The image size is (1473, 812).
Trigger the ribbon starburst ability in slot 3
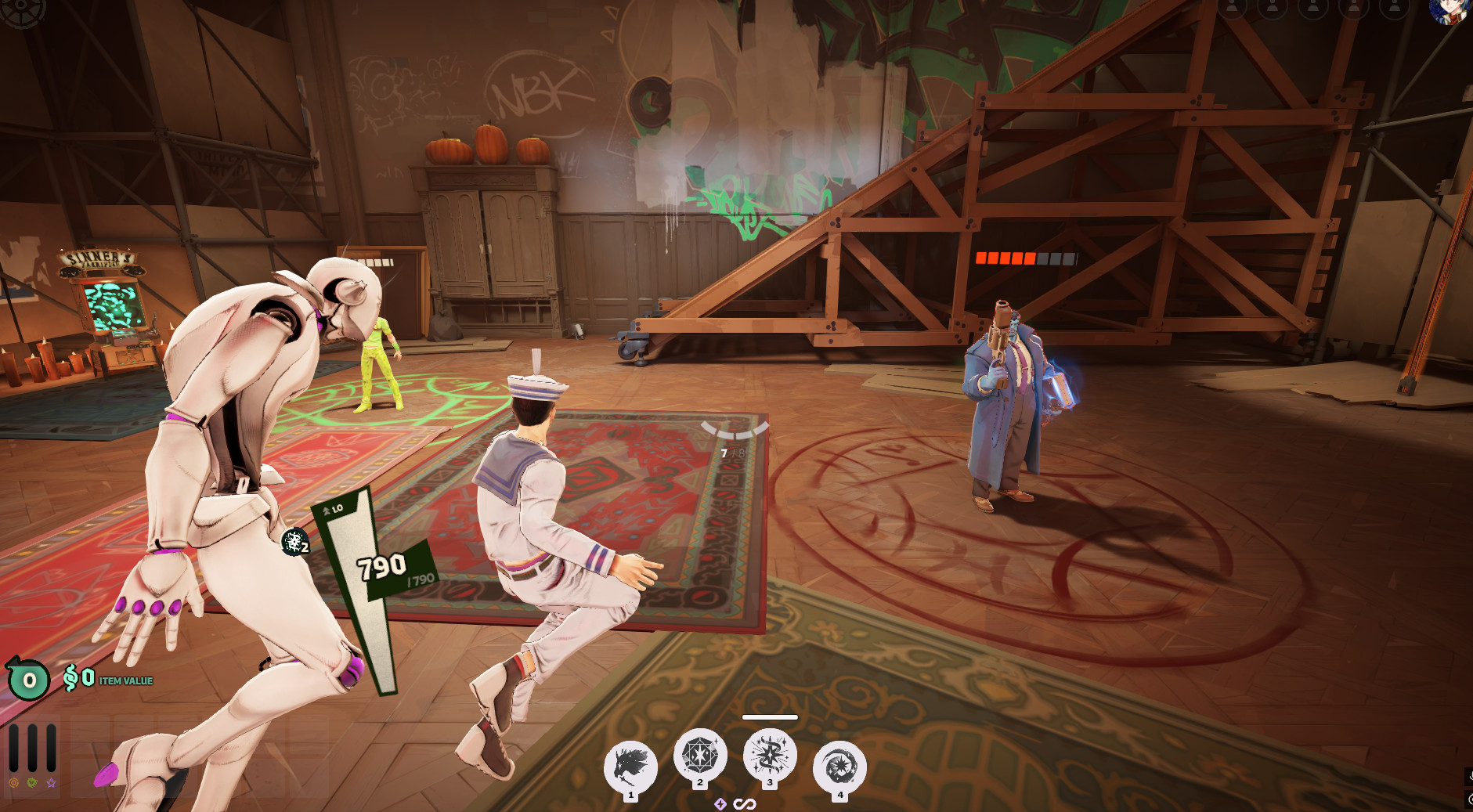[x=770, y=755]
